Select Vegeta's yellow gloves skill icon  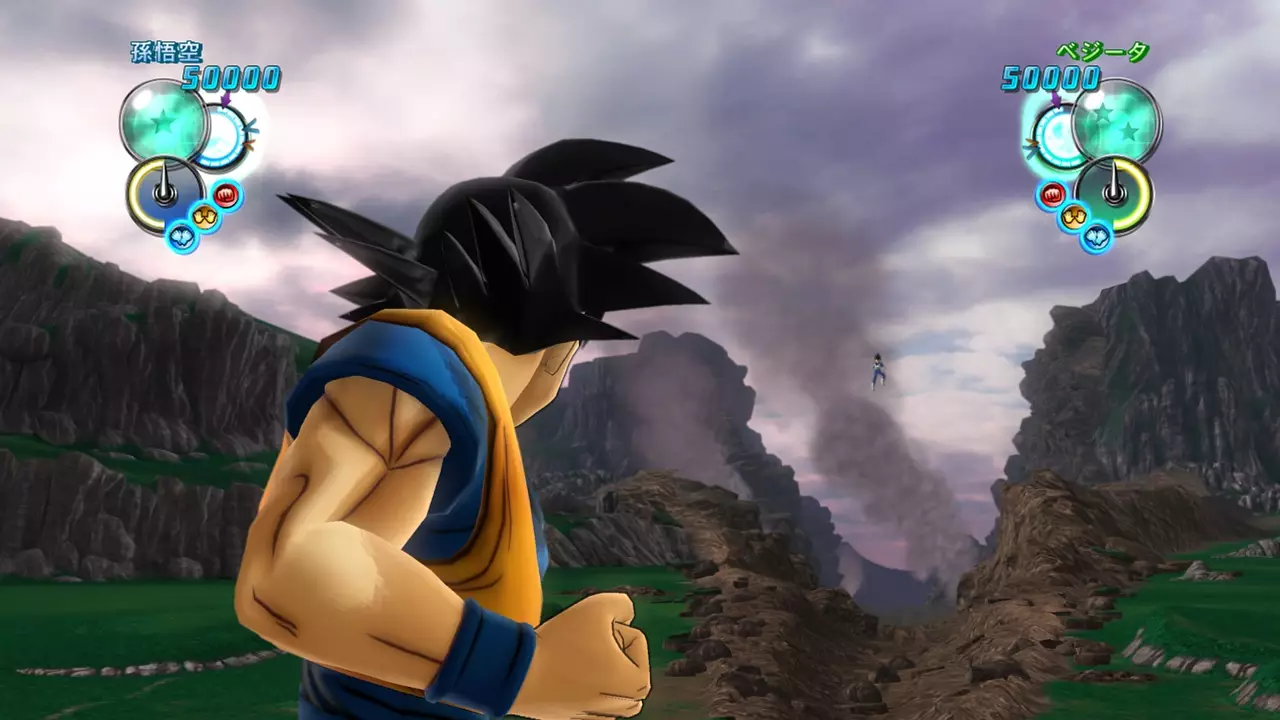tap(1074, 215)
